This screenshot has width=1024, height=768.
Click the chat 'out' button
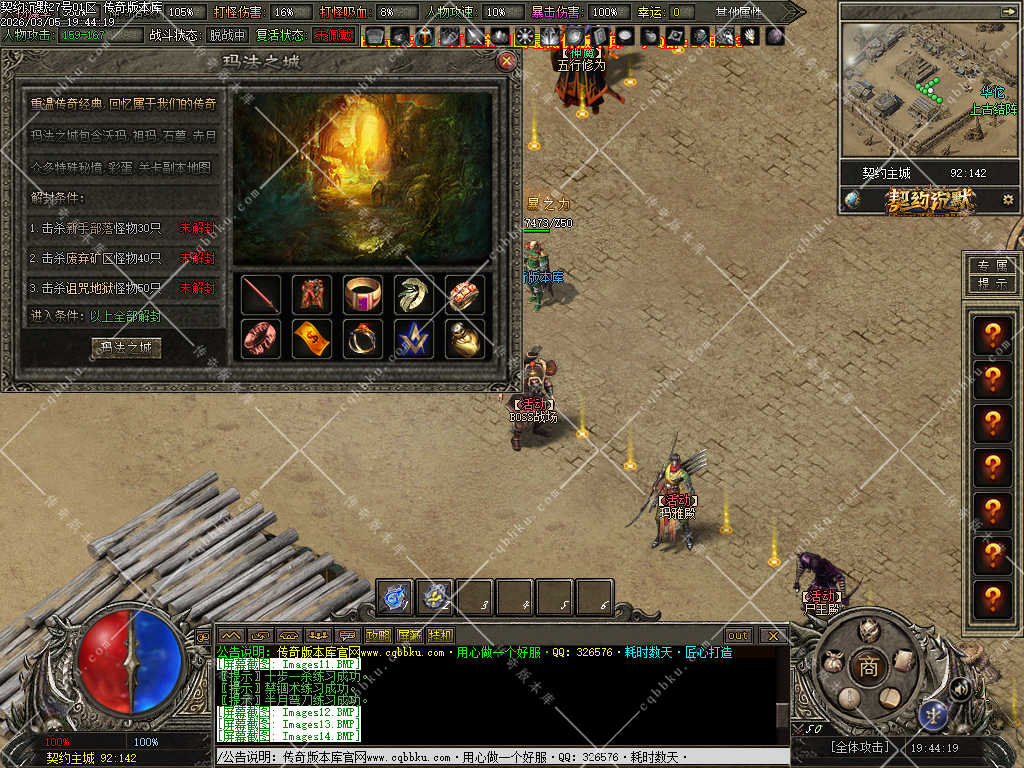[738, 635]
